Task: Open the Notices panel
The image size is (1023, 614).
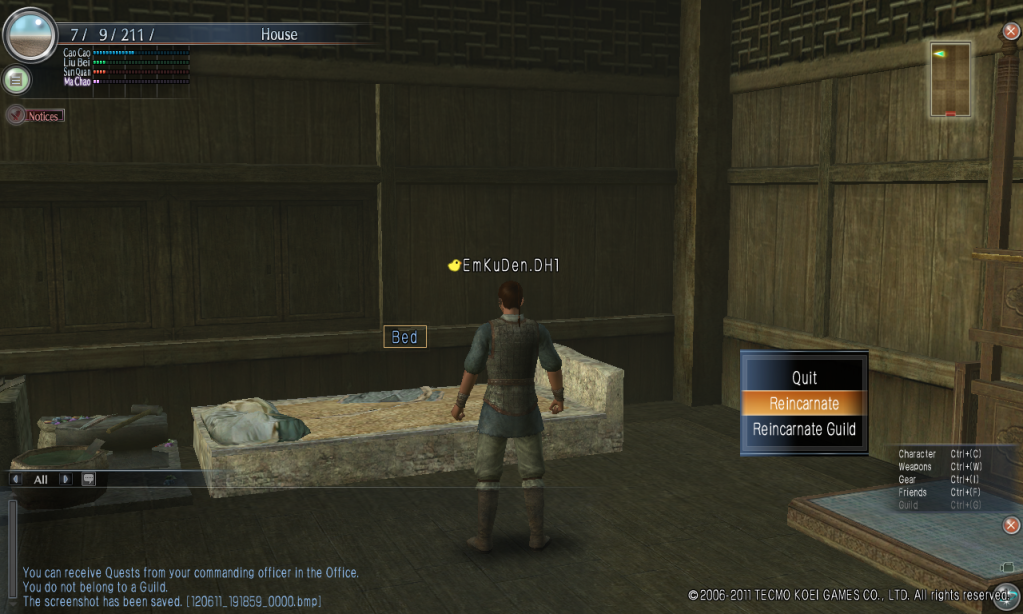Action: (36, 116)
